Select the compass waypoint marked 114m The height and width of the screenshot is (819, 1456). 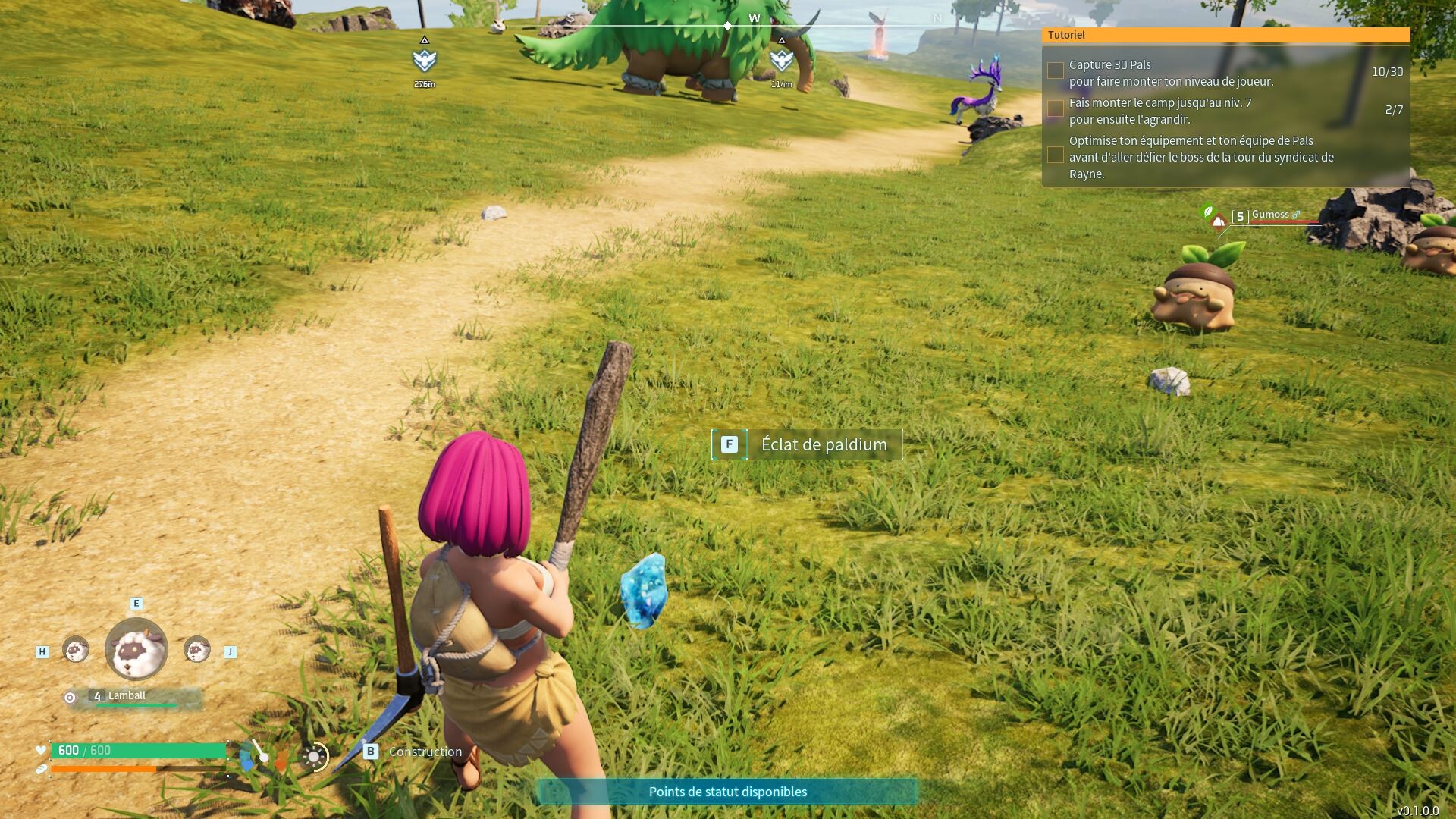point(781,59)
